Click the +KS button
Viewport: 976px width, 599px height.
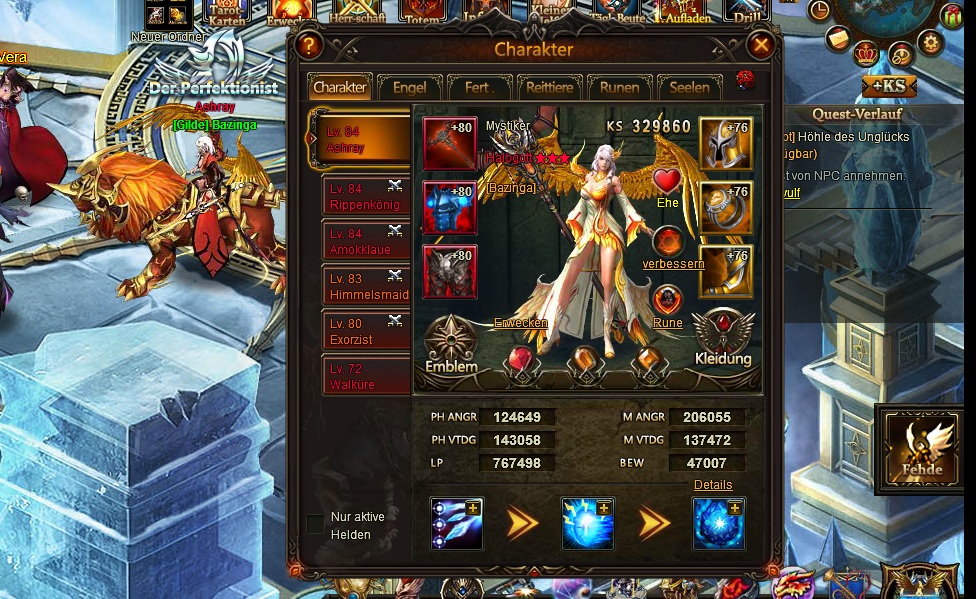pos(888,86)
